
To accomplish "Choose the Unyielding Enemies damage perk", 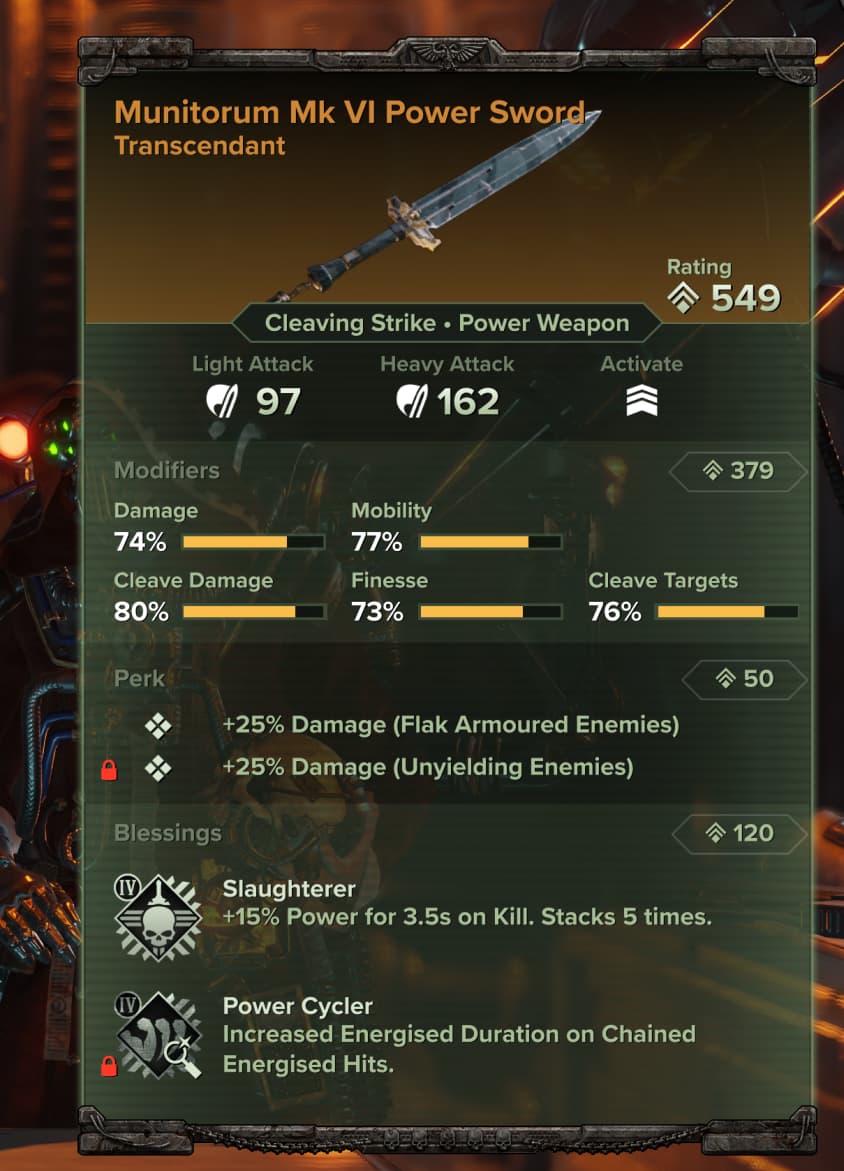I will [x=428, y=768].
